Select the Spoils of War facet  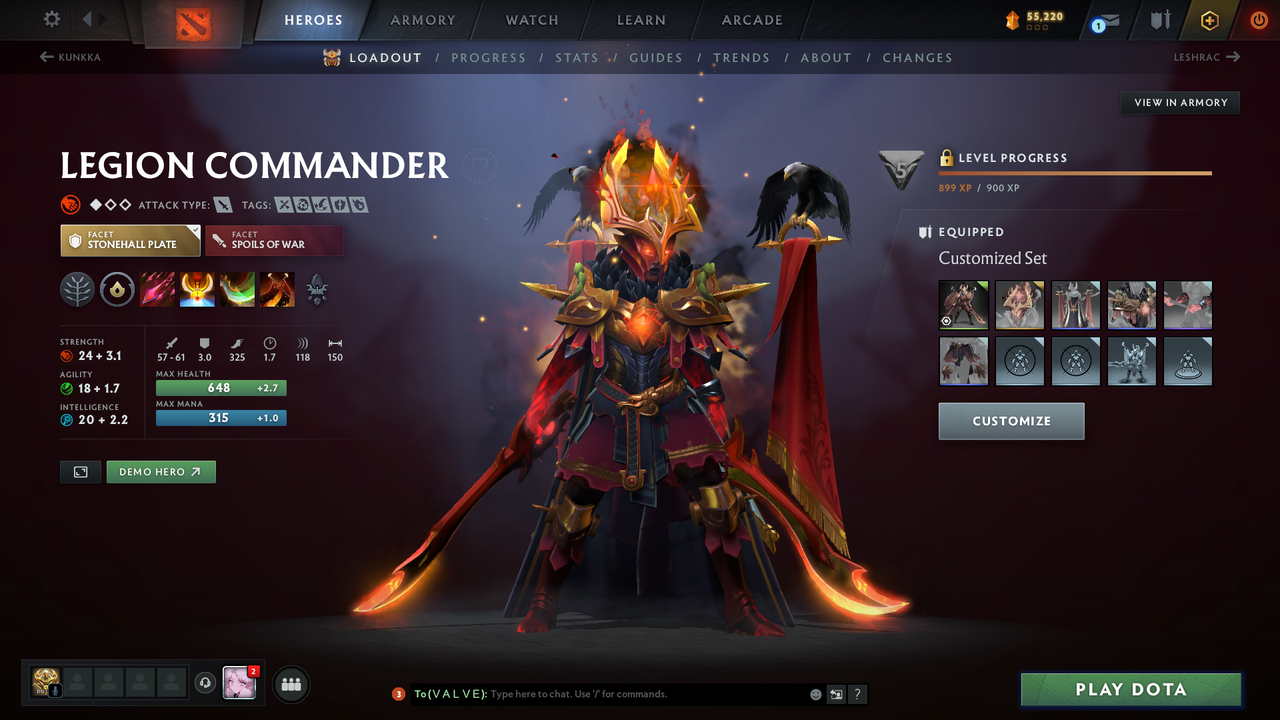pos(274,240)
